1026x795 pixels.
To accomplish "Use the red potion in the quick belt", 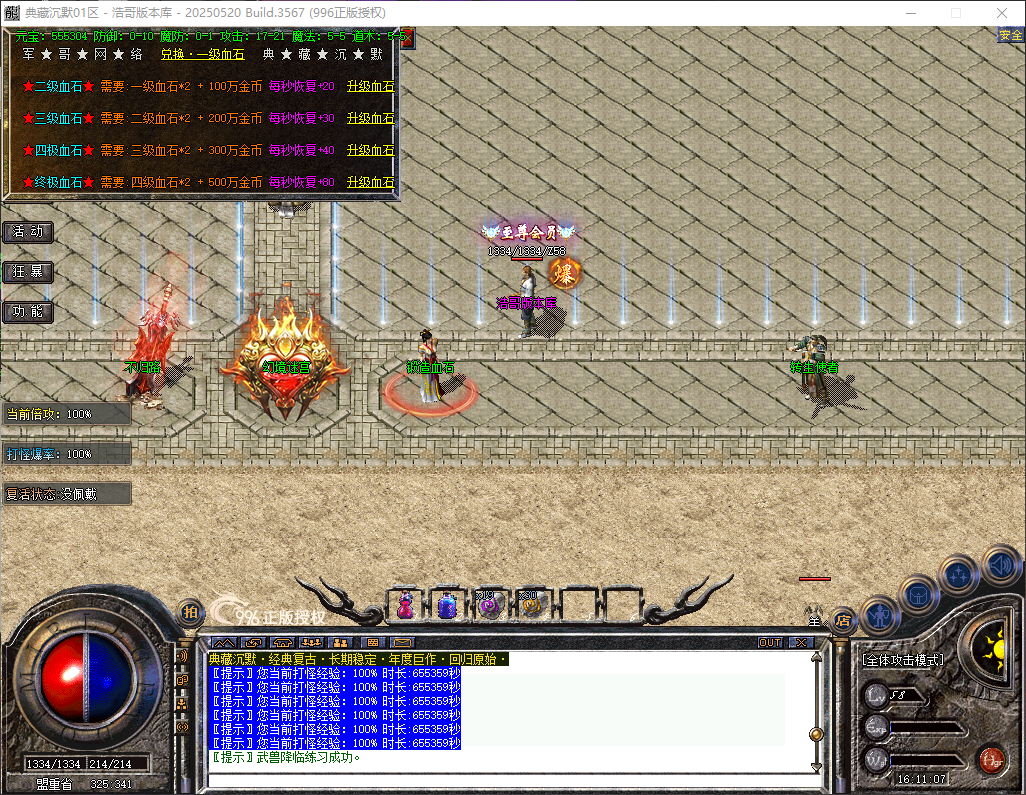I will pyautogui.click(x=406, y=605).
